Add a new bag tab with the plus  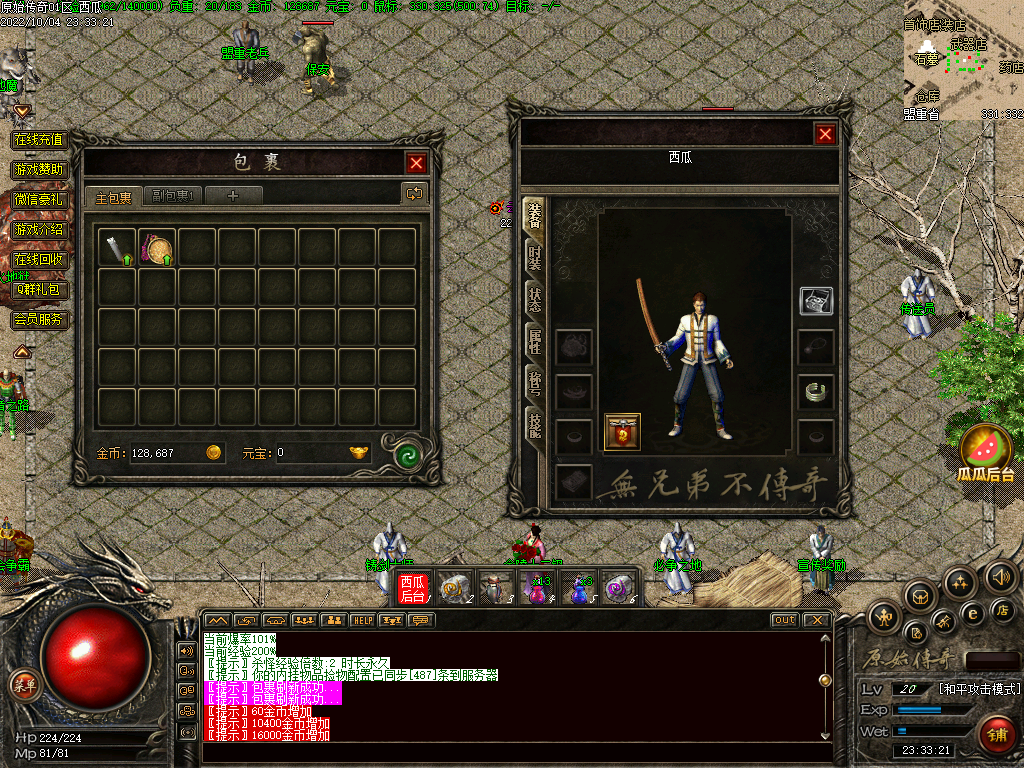click(x=233, y=196)
